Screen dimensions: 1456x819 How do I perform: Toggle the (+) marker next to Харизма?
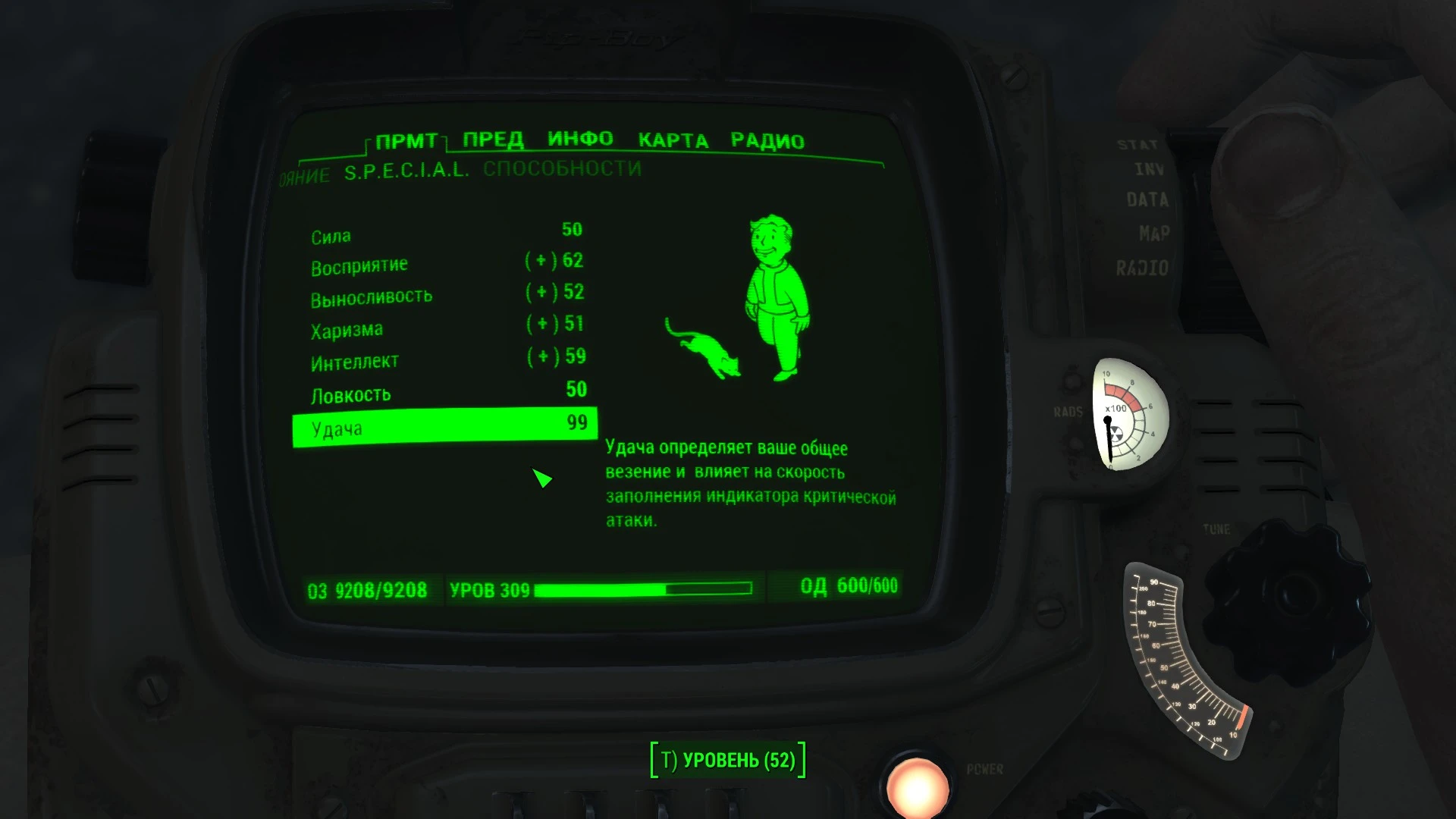tap(540, 325)
